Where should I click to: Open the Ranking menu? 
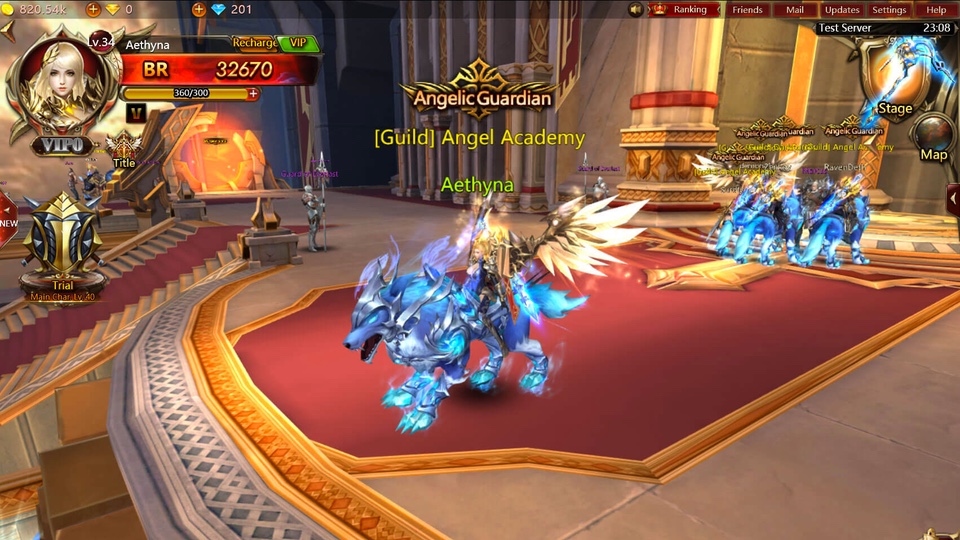click(x=689, y=10)
